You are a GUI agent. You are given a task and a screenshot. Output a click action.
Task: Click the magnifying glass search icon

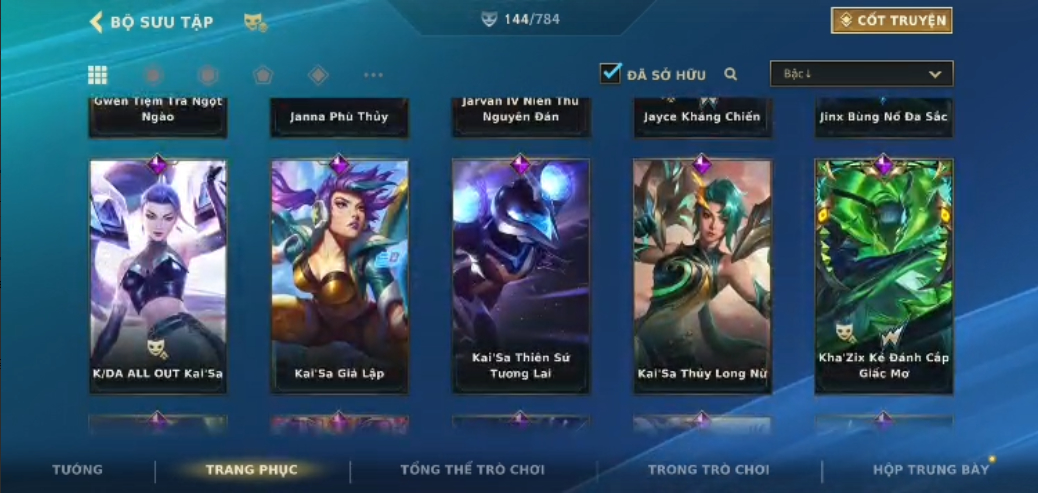[731, 74]
